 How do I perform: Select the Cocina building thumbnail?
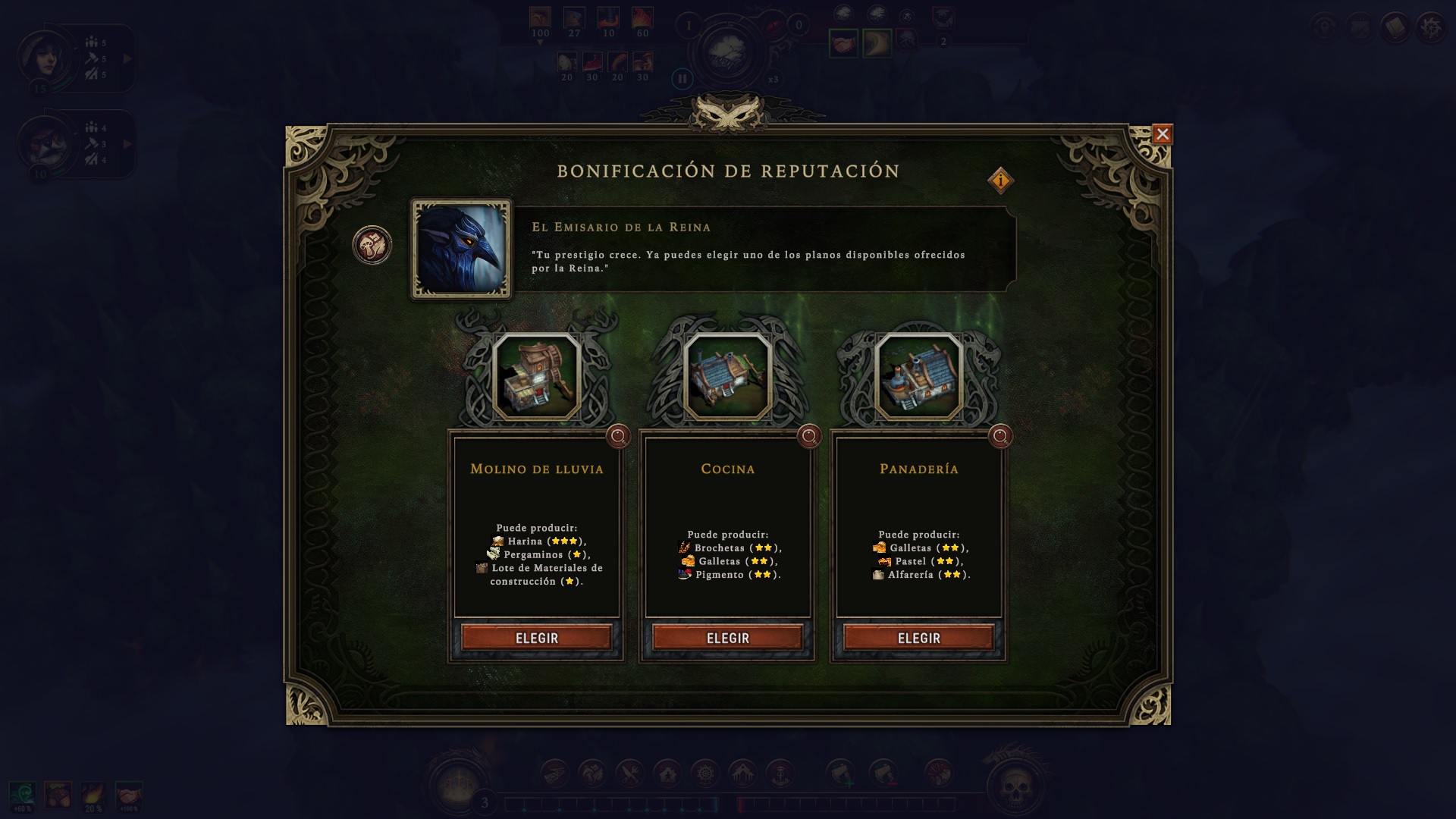point(727,376)
